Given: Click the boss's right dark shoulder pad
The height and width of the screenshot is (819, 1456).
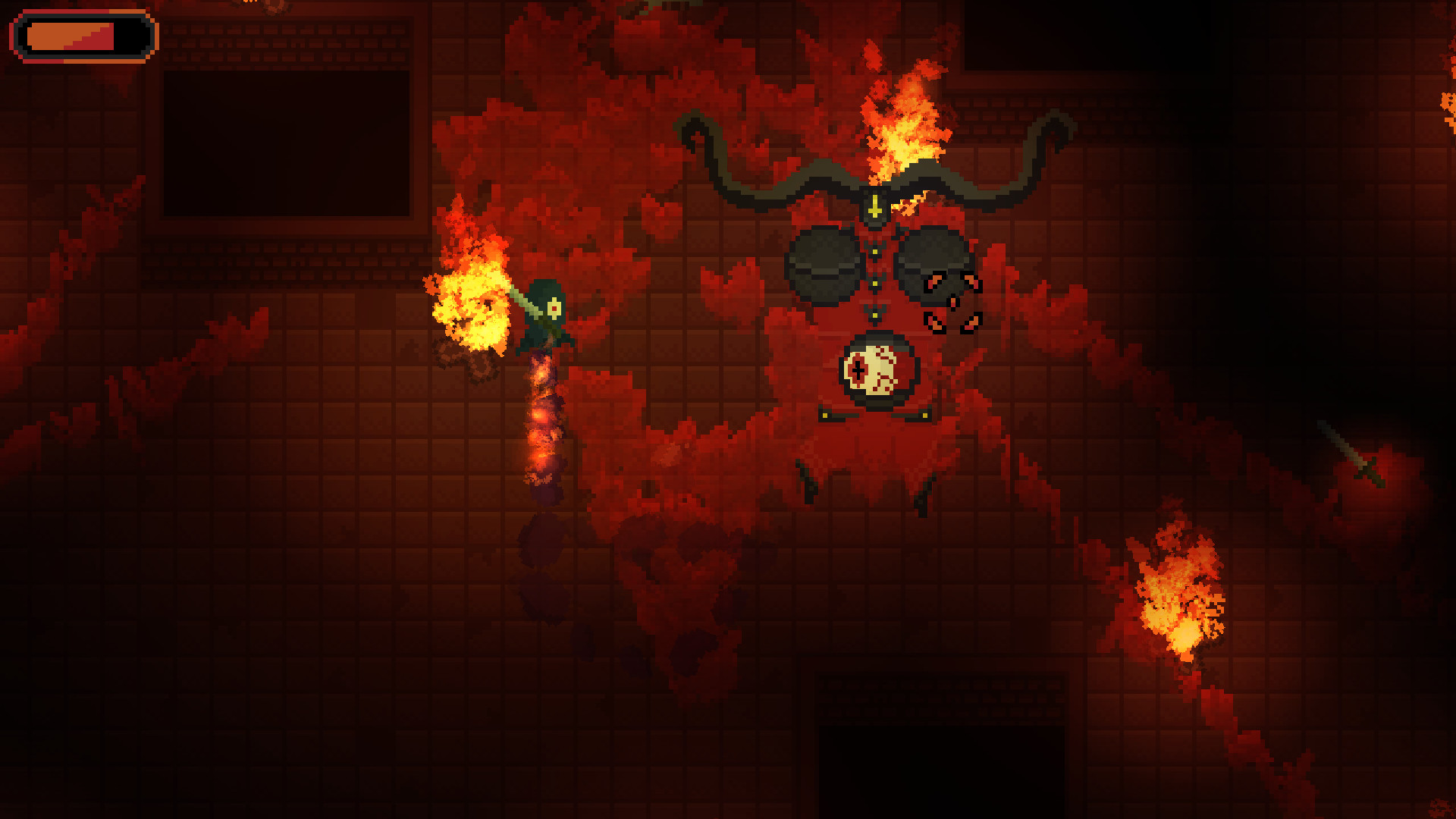Looking at the screenshot, I should tap(929, 262).
